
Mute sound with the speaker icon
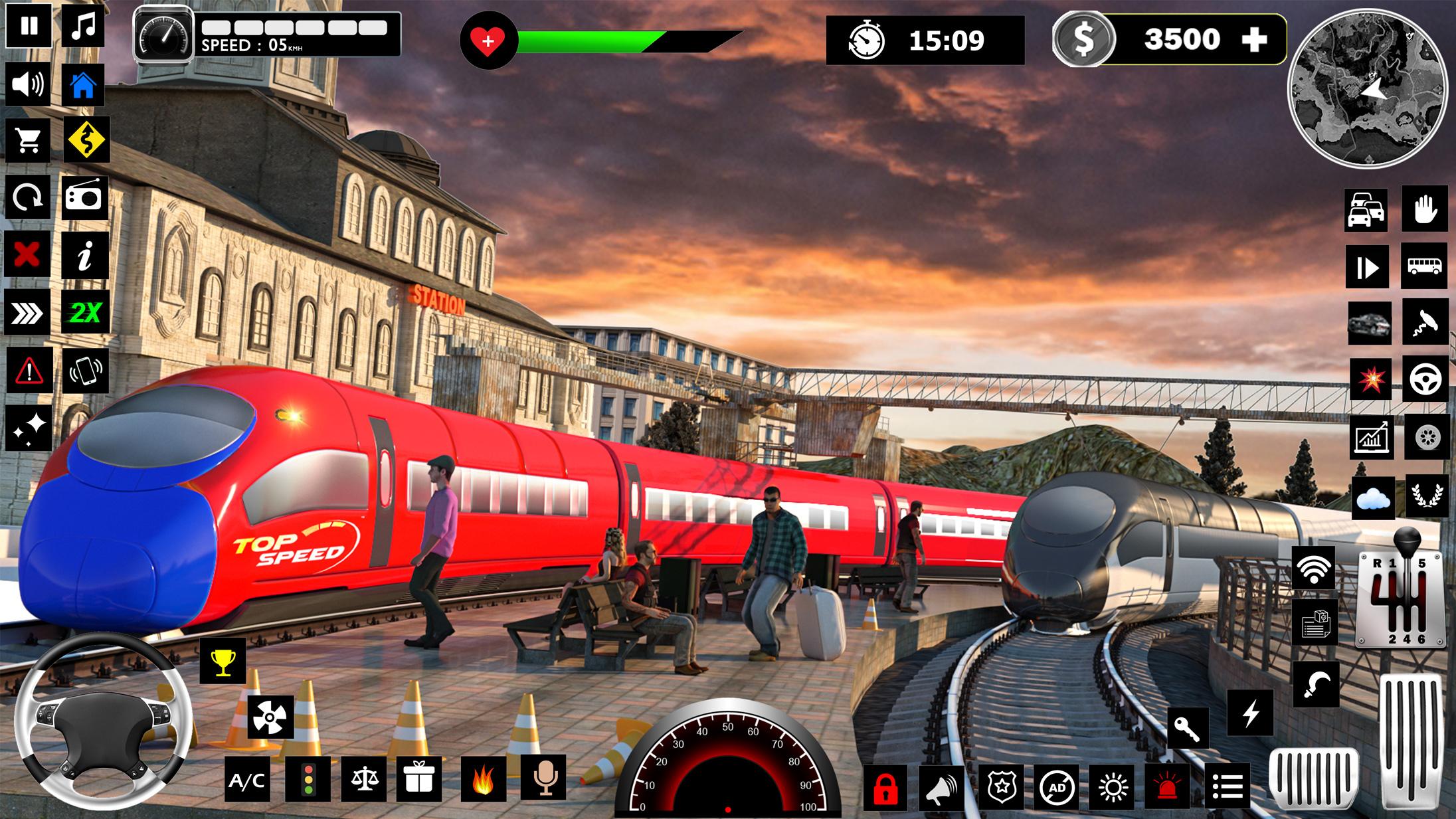coord(28,84)
